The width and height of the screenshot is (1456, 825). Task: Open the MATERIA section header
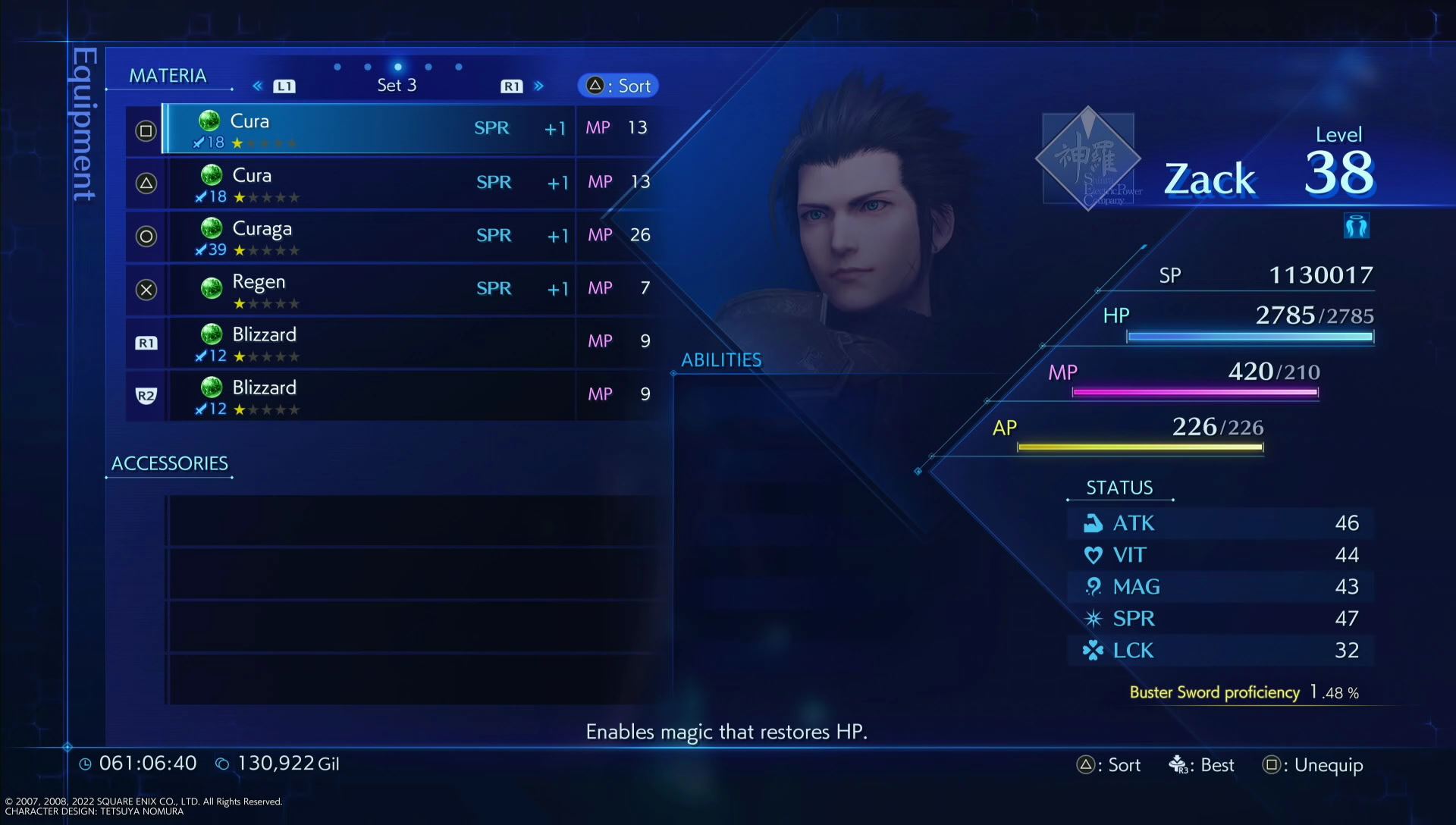click(168, 75)
